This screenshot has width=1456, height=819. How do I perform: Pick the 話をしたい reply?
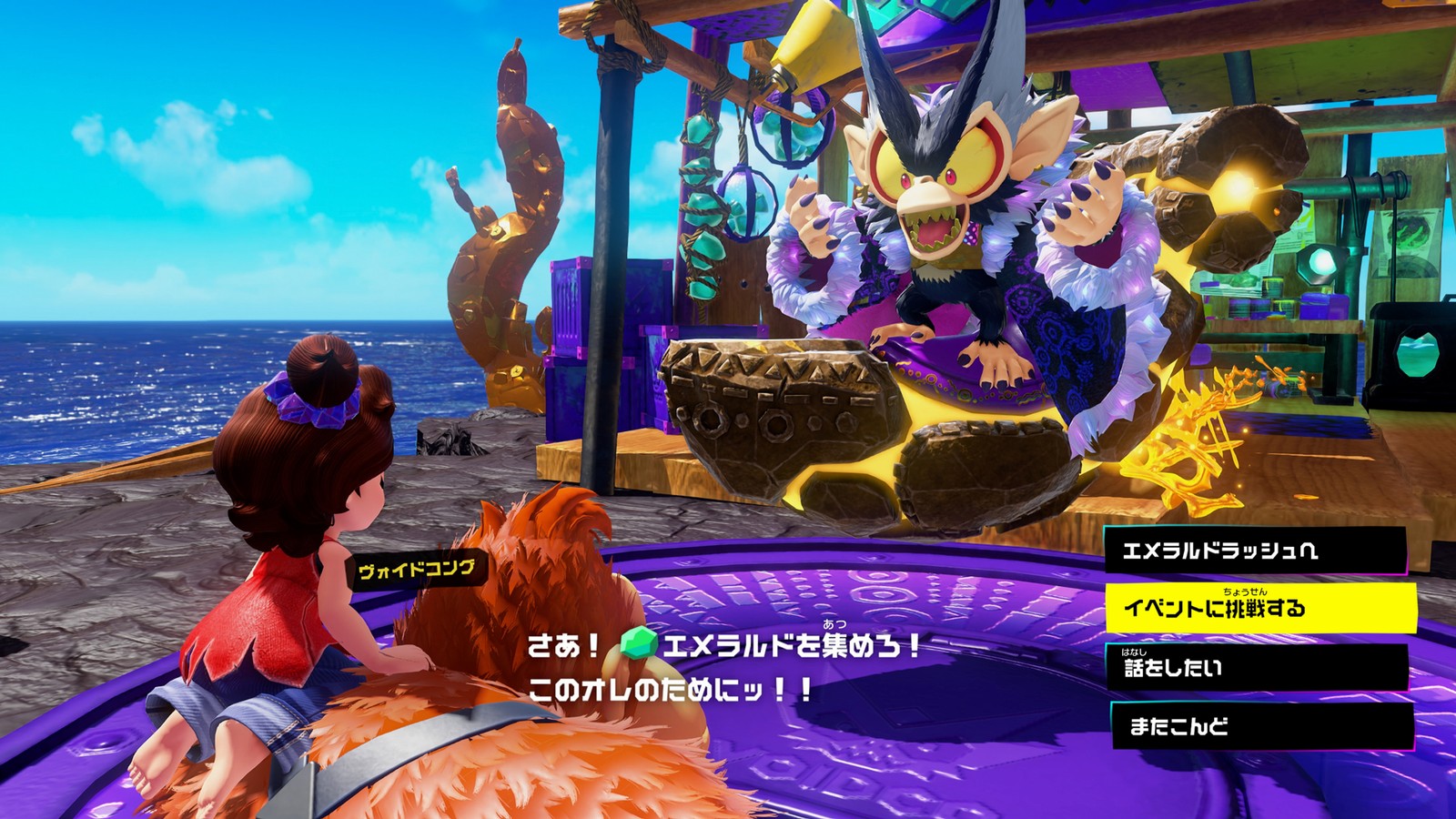pyautogui.click(x=1256, y=667)
